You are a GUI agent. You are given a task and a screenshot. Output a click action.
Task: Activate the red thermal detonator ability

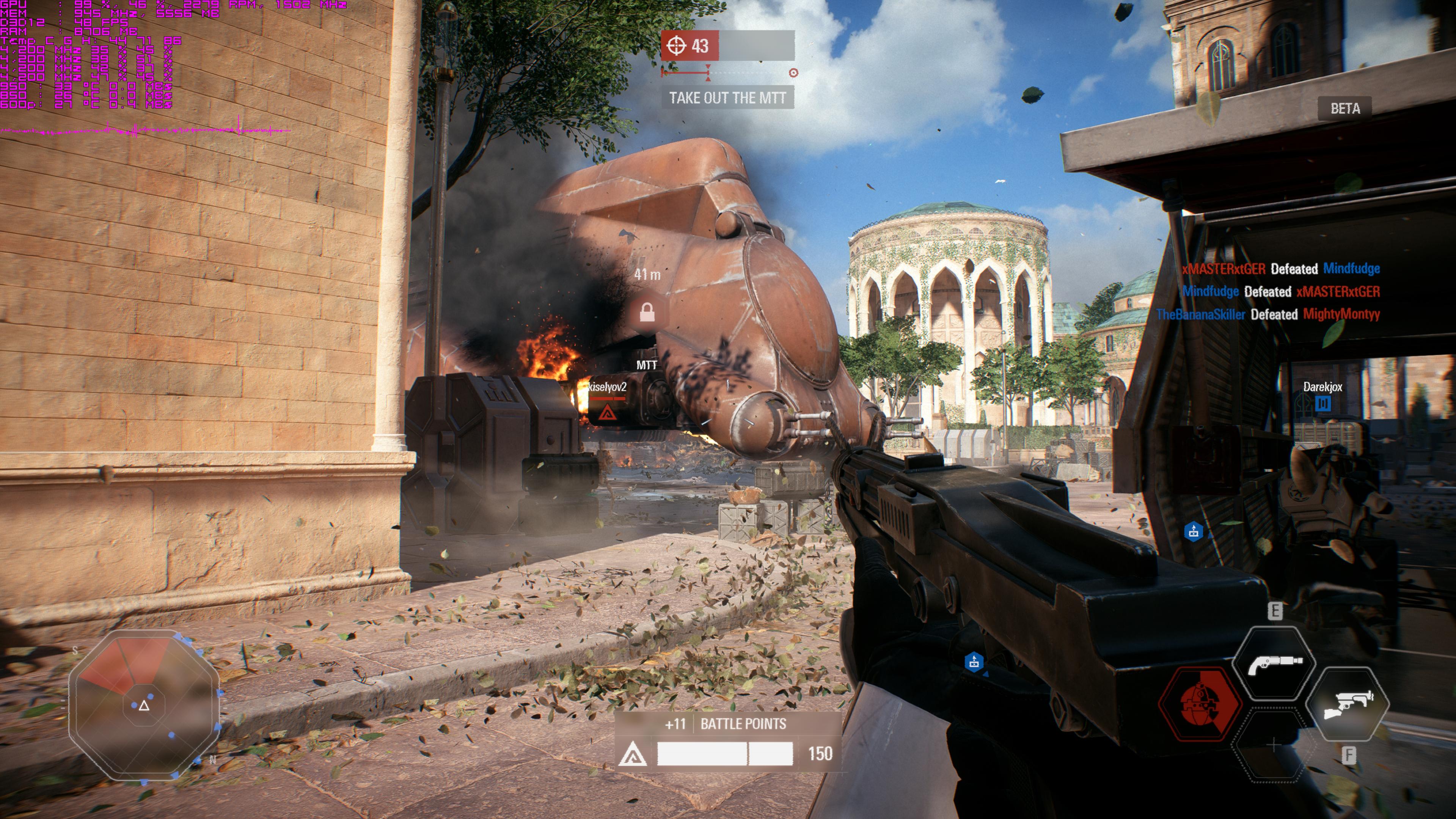[1200, 703]
